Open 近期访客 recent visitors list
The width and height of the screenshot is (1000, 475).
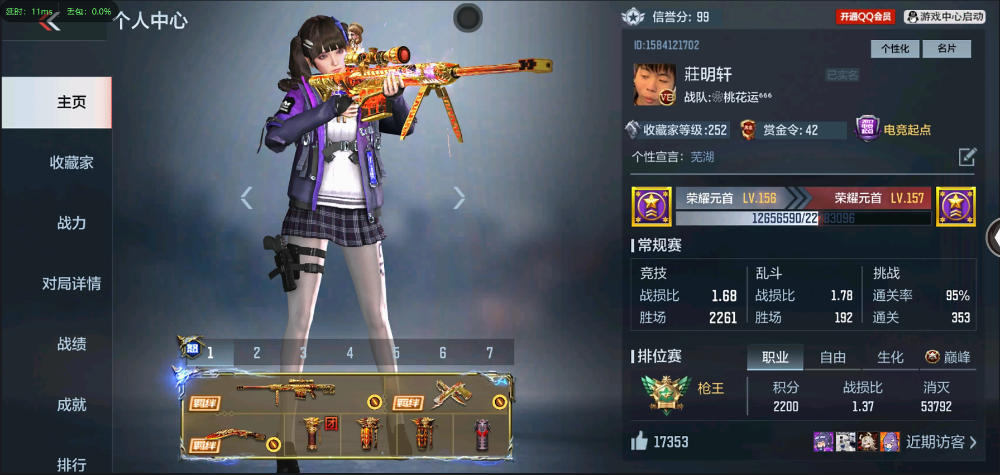click(942, 441)
